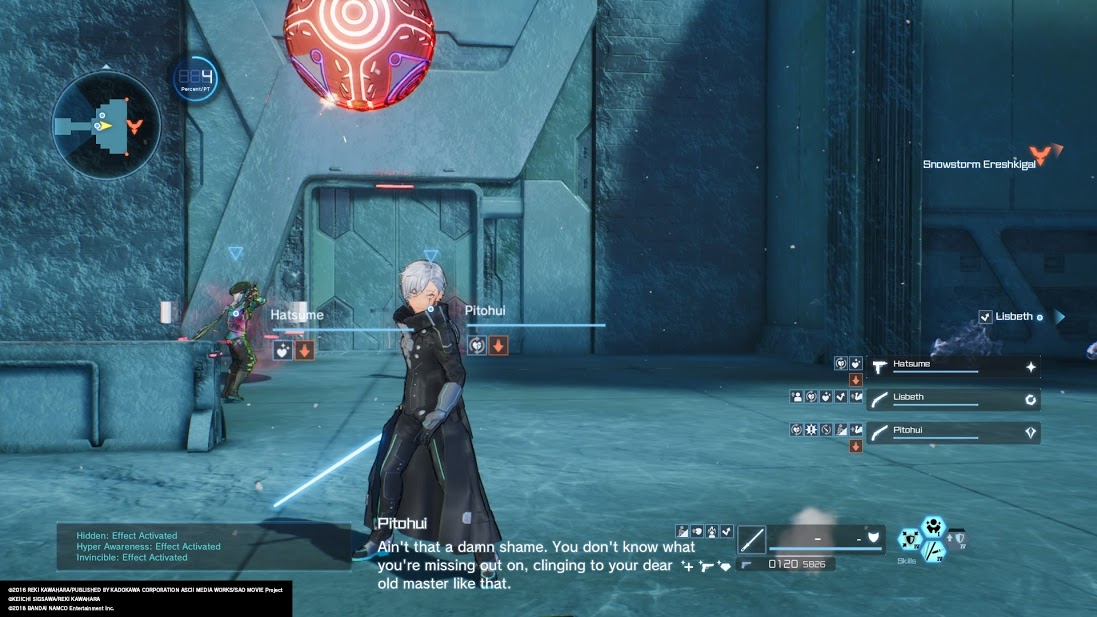Click the orange debuff arrow under Pitohui's nameplate

pyautogui.click(x=498, y=346)
